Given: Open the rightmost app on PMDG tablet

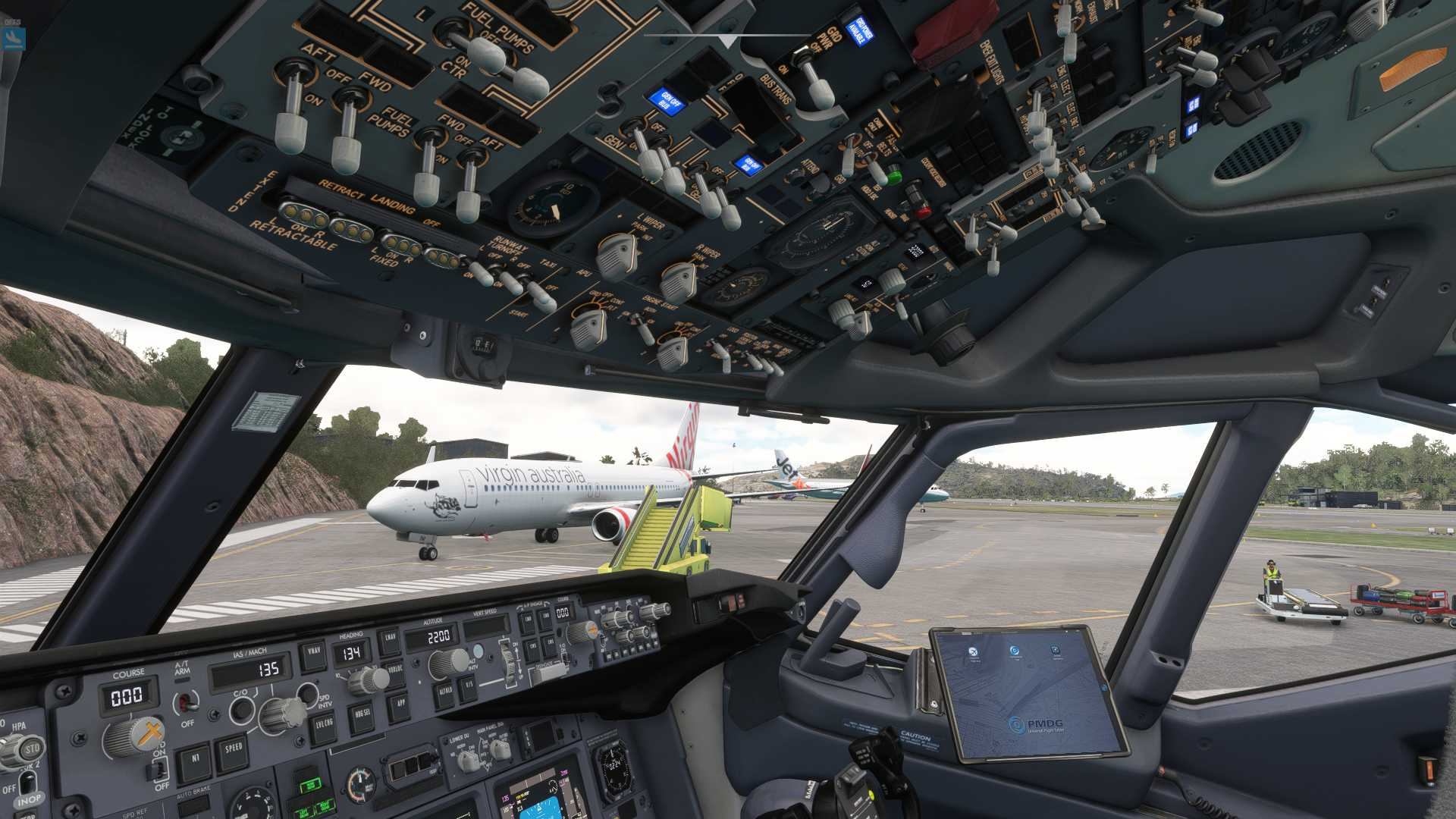Looking at the screenshot, I should tap(1056, 650).
